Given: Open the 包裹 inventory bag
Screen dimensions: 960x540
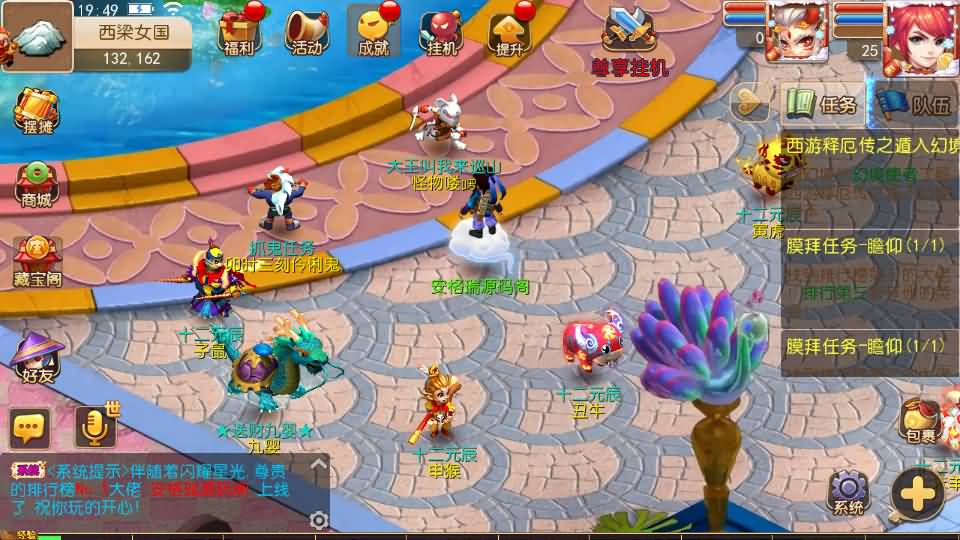Looking at the screenshot, I should coord(919,420).
